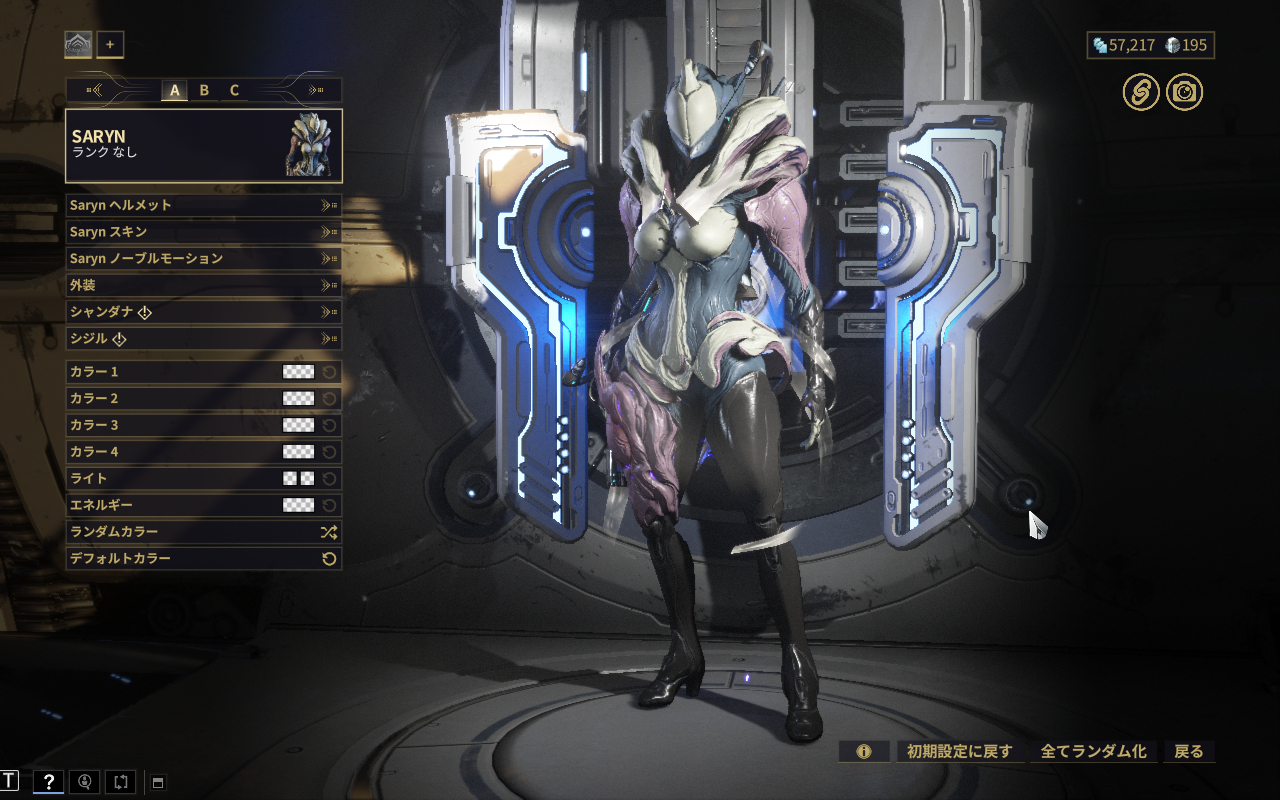This screenshot has height=800, width=1280.
Task: Open the カラー 4 color swatch
Action: click(298, 452)
